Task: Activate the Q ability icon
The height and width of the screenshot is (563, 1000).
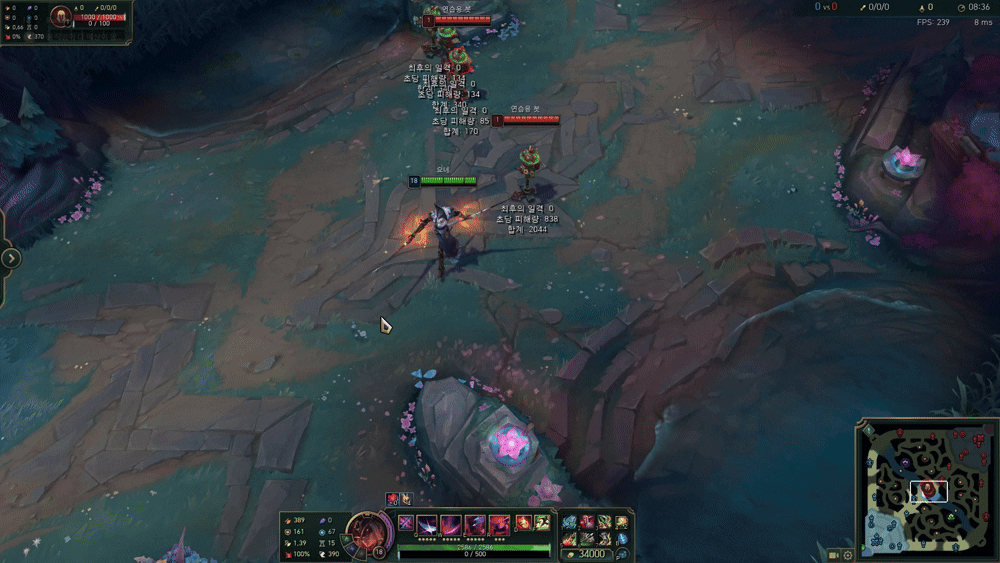Action: click(428, 523)
